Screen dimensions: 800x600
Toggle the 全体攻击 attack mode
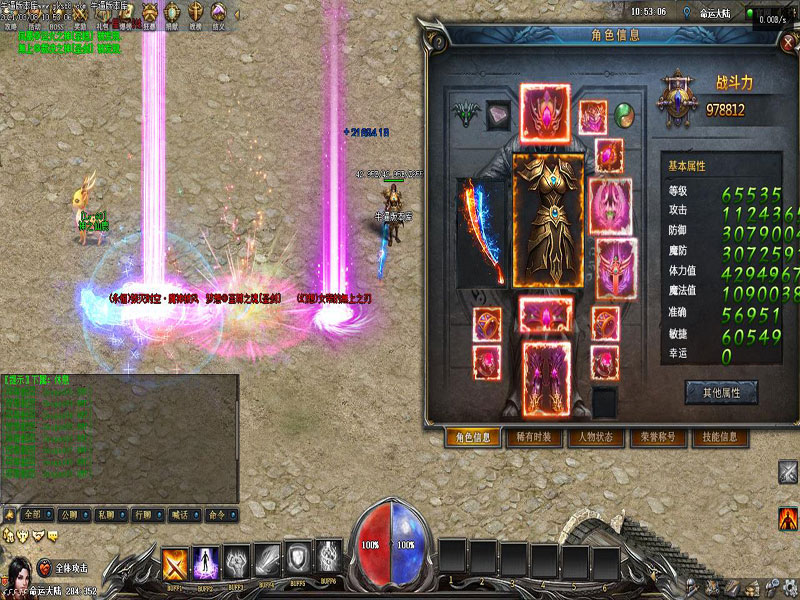click(68, 567)
